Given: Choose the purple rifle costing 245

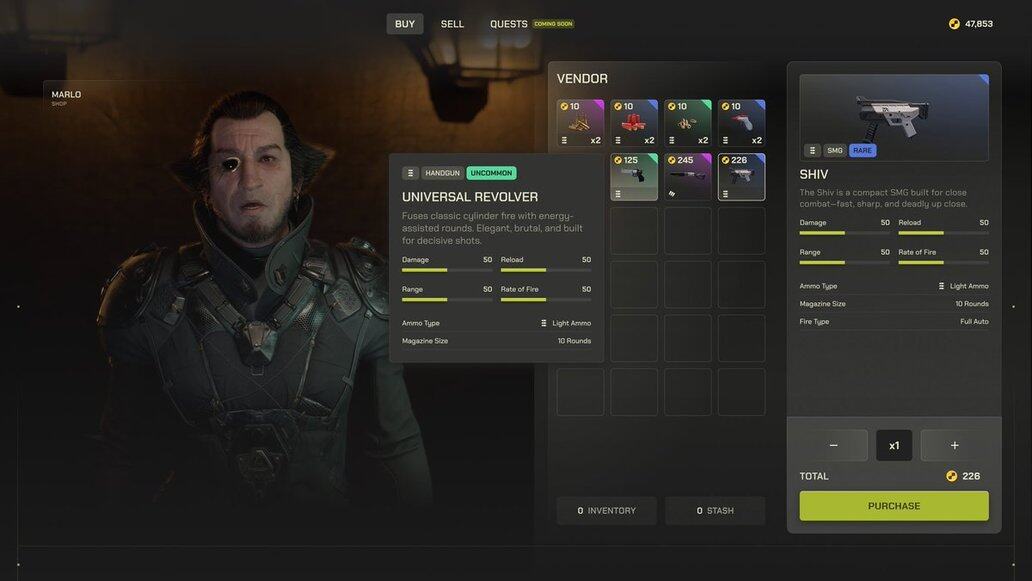Looking at the screenshot, I should [688, 177].
